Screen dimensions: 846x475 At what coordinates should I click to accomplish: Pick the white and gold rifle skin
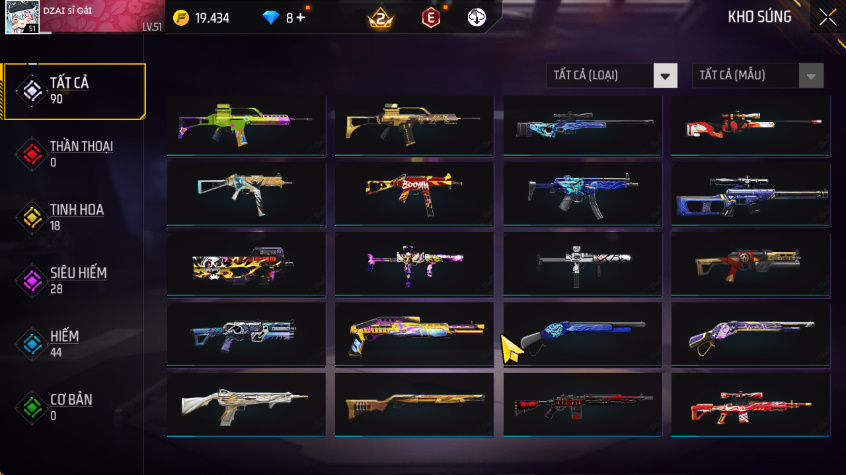(x=246, y=403)
